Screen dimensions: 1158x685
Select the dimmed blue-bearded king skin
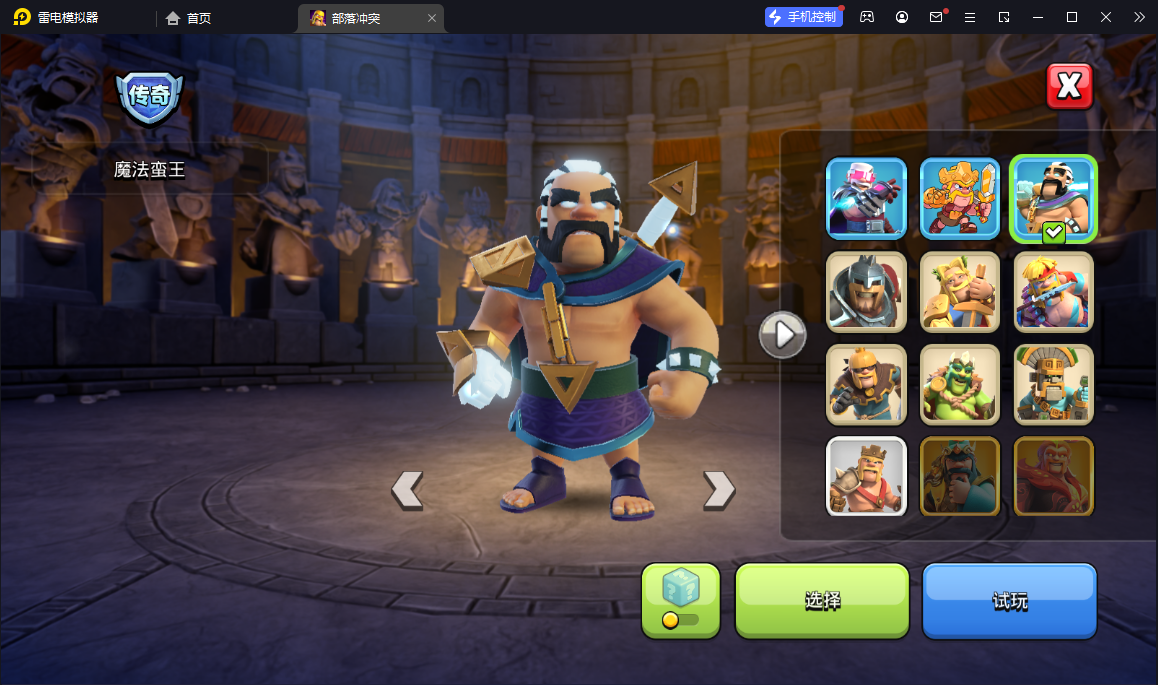(x=960, y=476)
